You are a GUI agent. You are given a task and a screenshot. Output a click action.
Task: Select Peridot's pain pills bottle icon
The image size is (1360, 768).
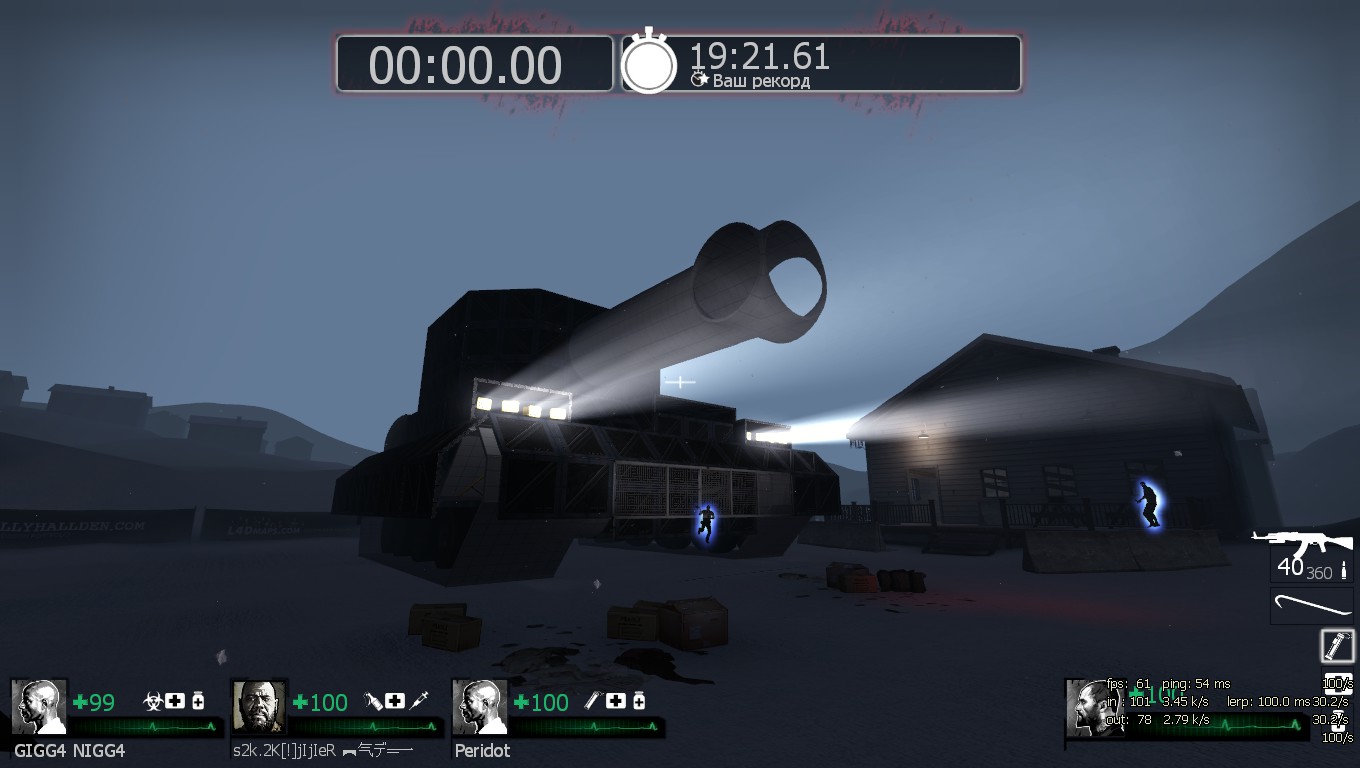click(x=639, y=701)
